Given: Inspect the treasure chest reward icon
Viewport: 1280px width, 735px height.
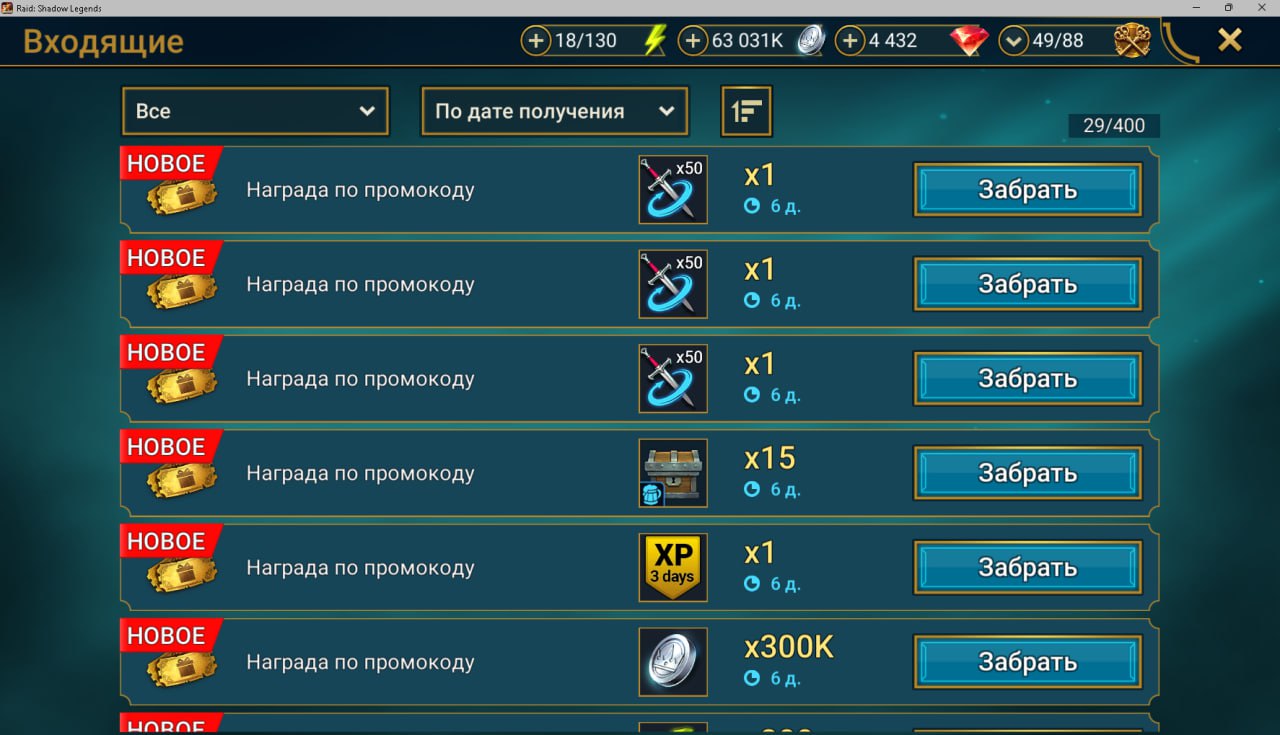Looking at the screenshot, I should [673, 473].
